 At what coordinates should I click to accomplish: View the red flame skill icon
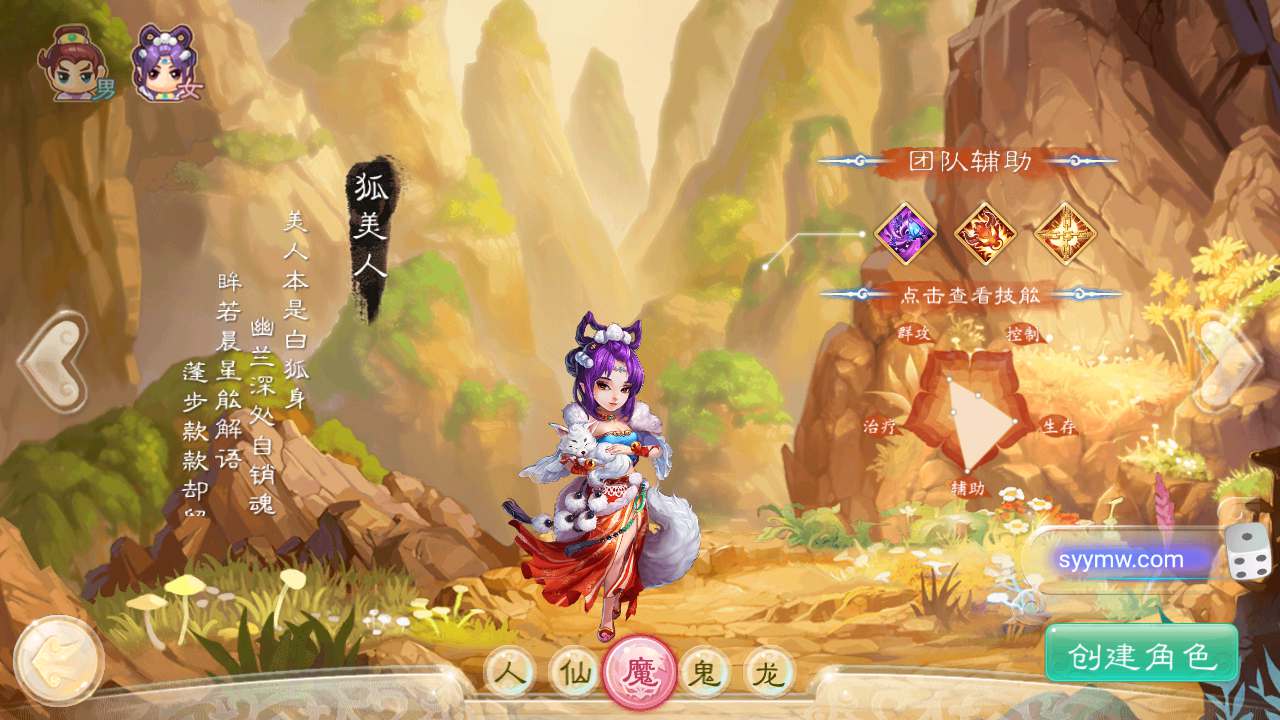pos(985,234)
